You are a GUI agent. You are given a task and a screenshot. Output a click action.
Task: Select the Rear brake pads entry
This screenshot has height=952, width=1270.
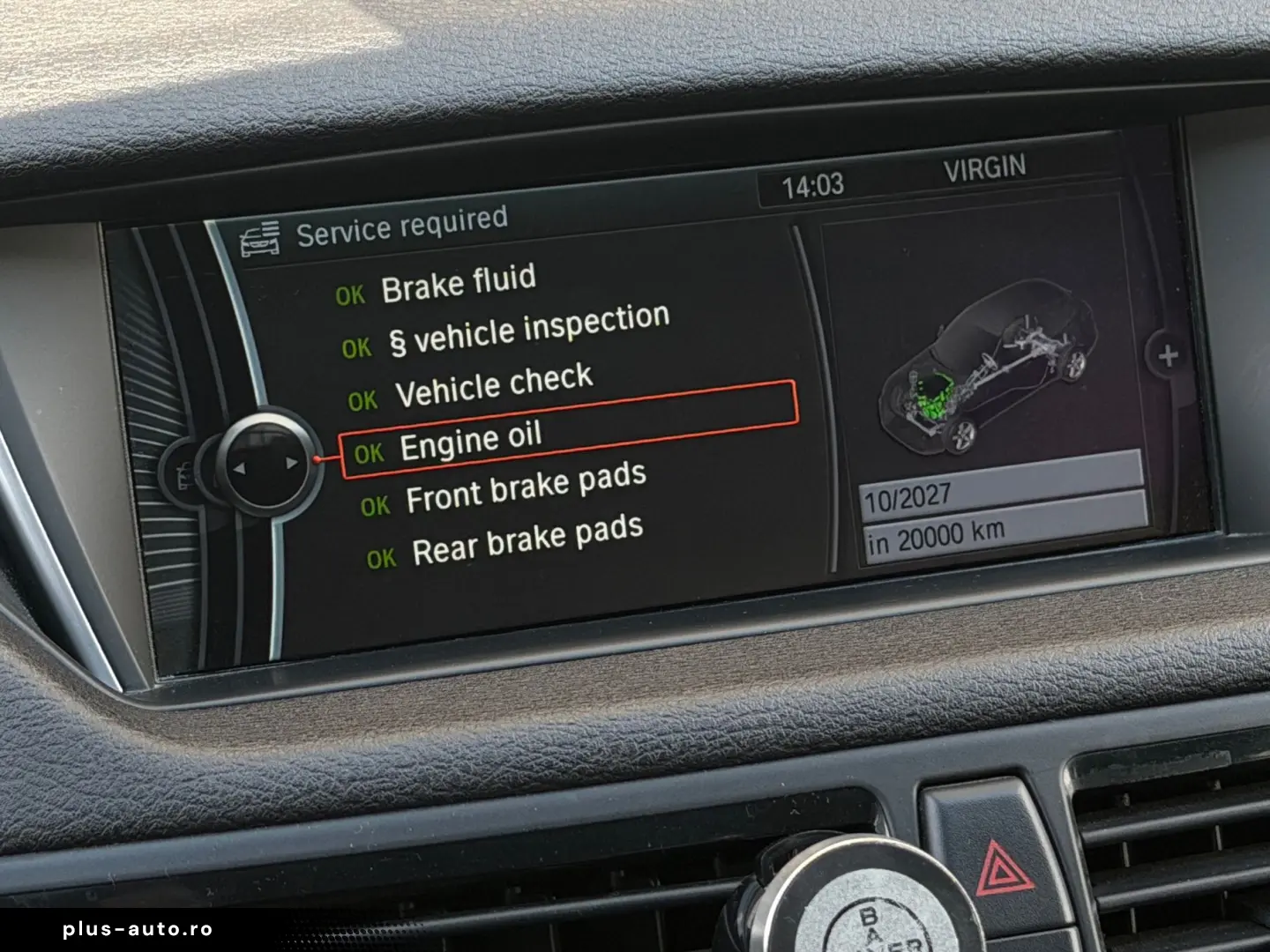coord(527,540)
